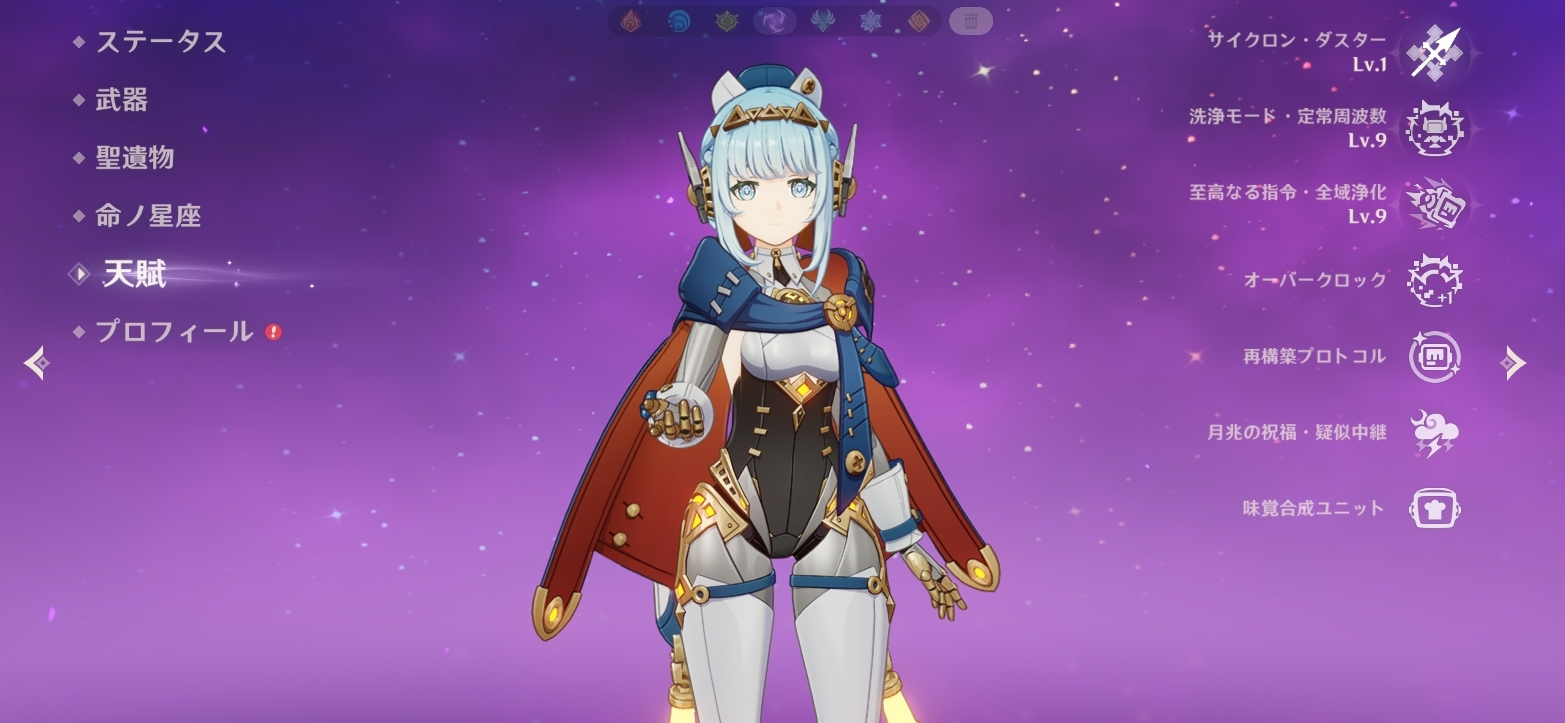1565x723 pixels.
Task: View the サイクロン・ダスター normal attack talent
Action: (x=1435, y=52)
